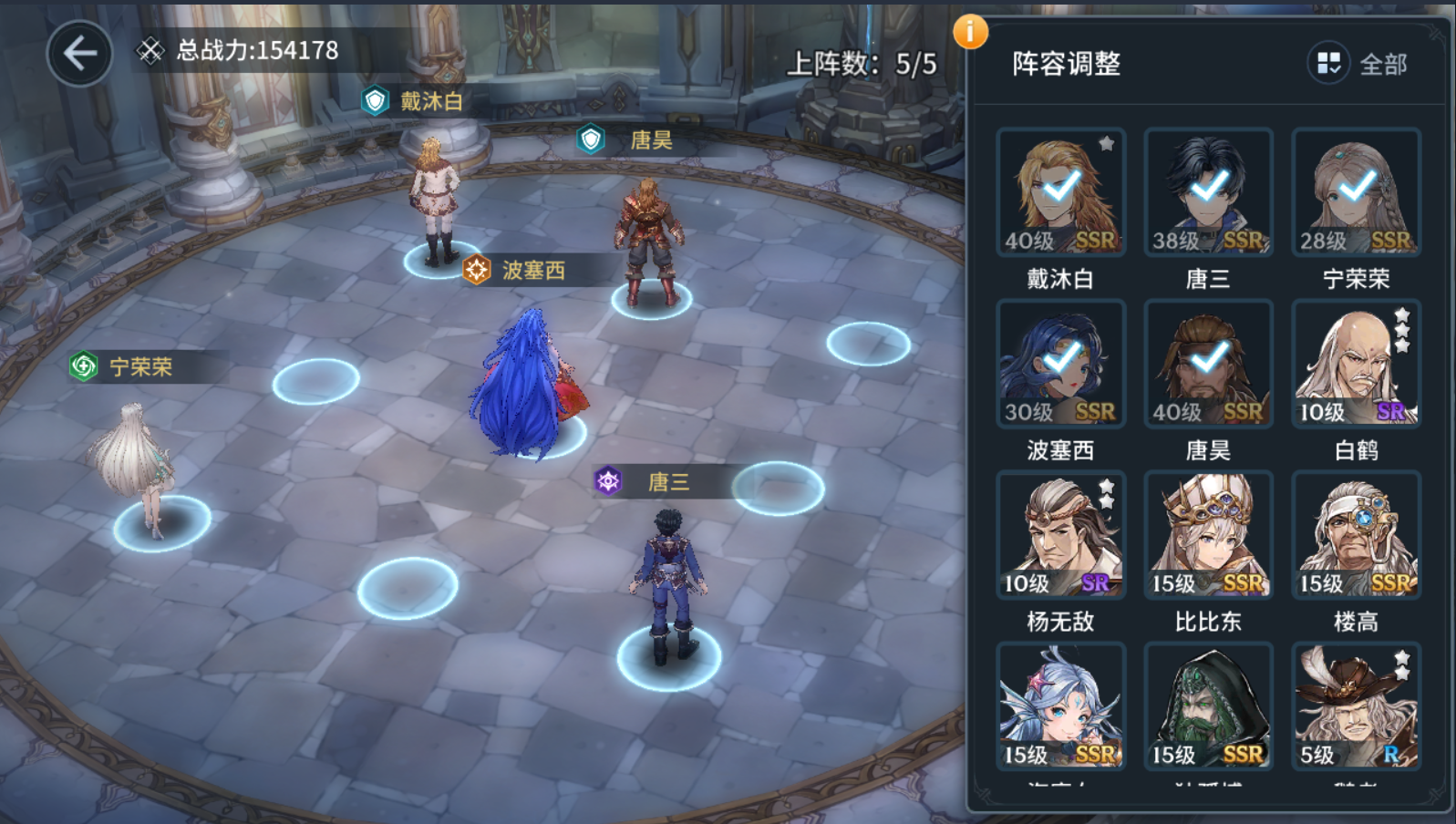Click the shield icon above 唐昊
The image size is (1456, 824).
[589, 140]
